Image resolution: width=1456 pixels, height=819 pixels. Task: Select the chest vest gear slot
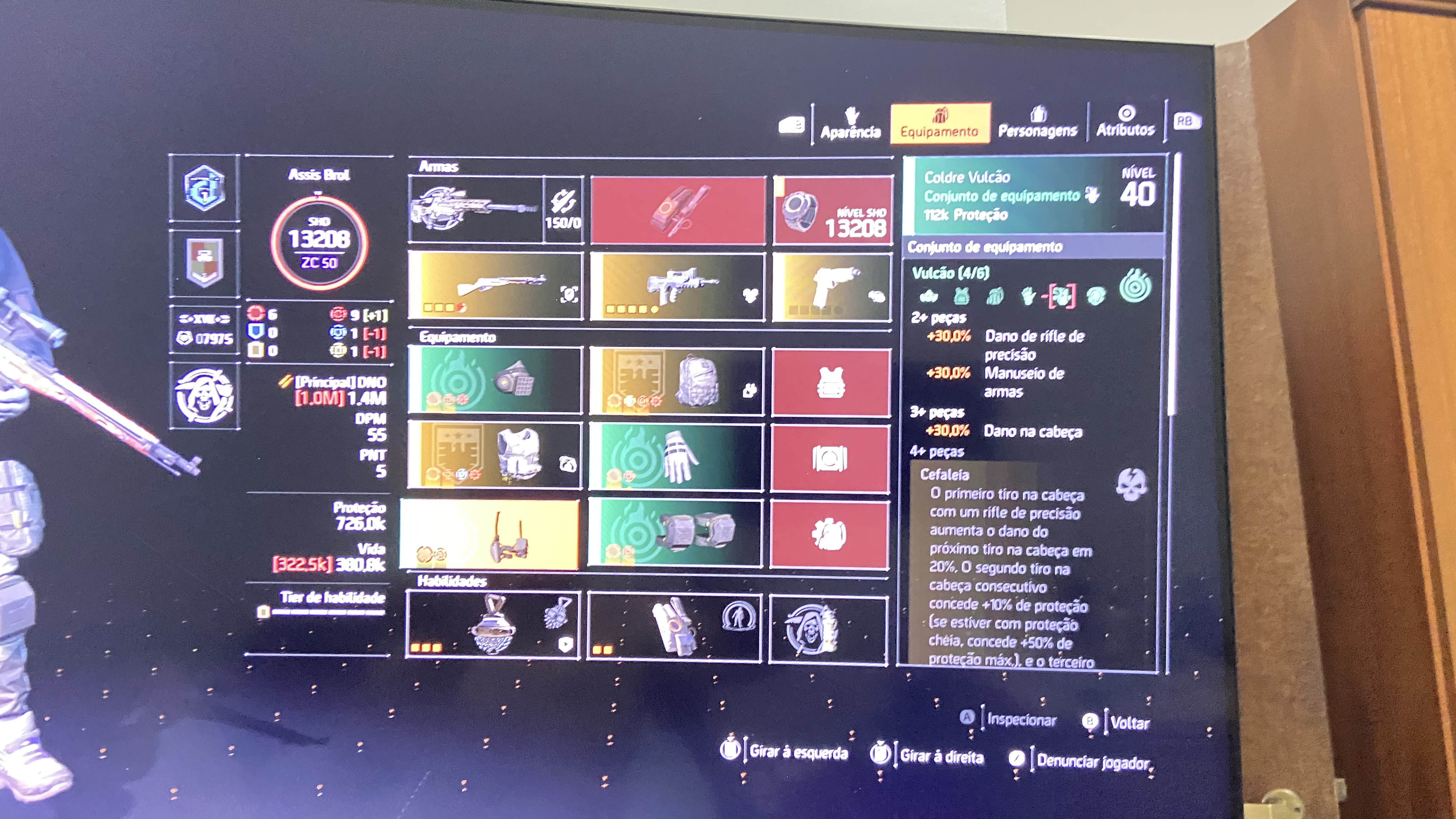tap(495, 454)
